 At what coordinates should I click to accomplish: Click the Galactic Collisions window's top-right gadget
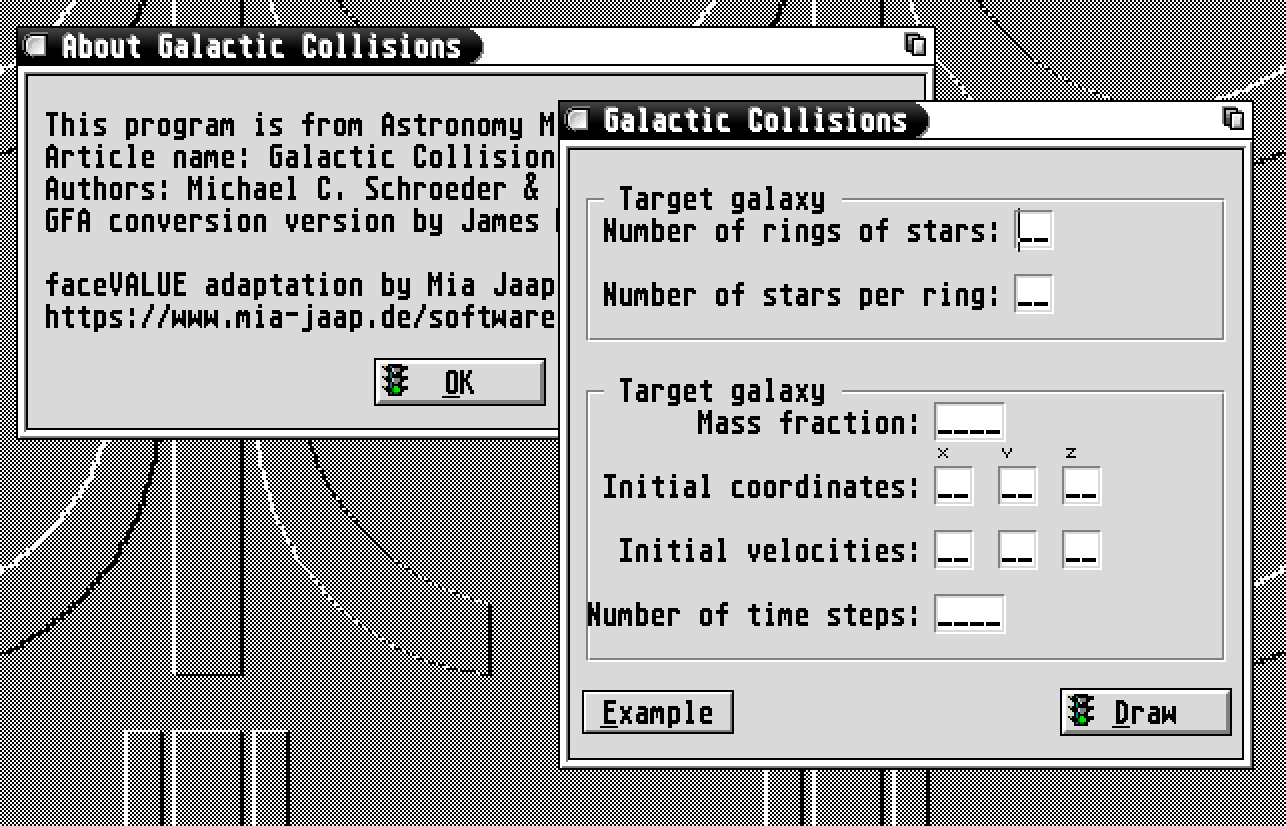coord(1234,119)
